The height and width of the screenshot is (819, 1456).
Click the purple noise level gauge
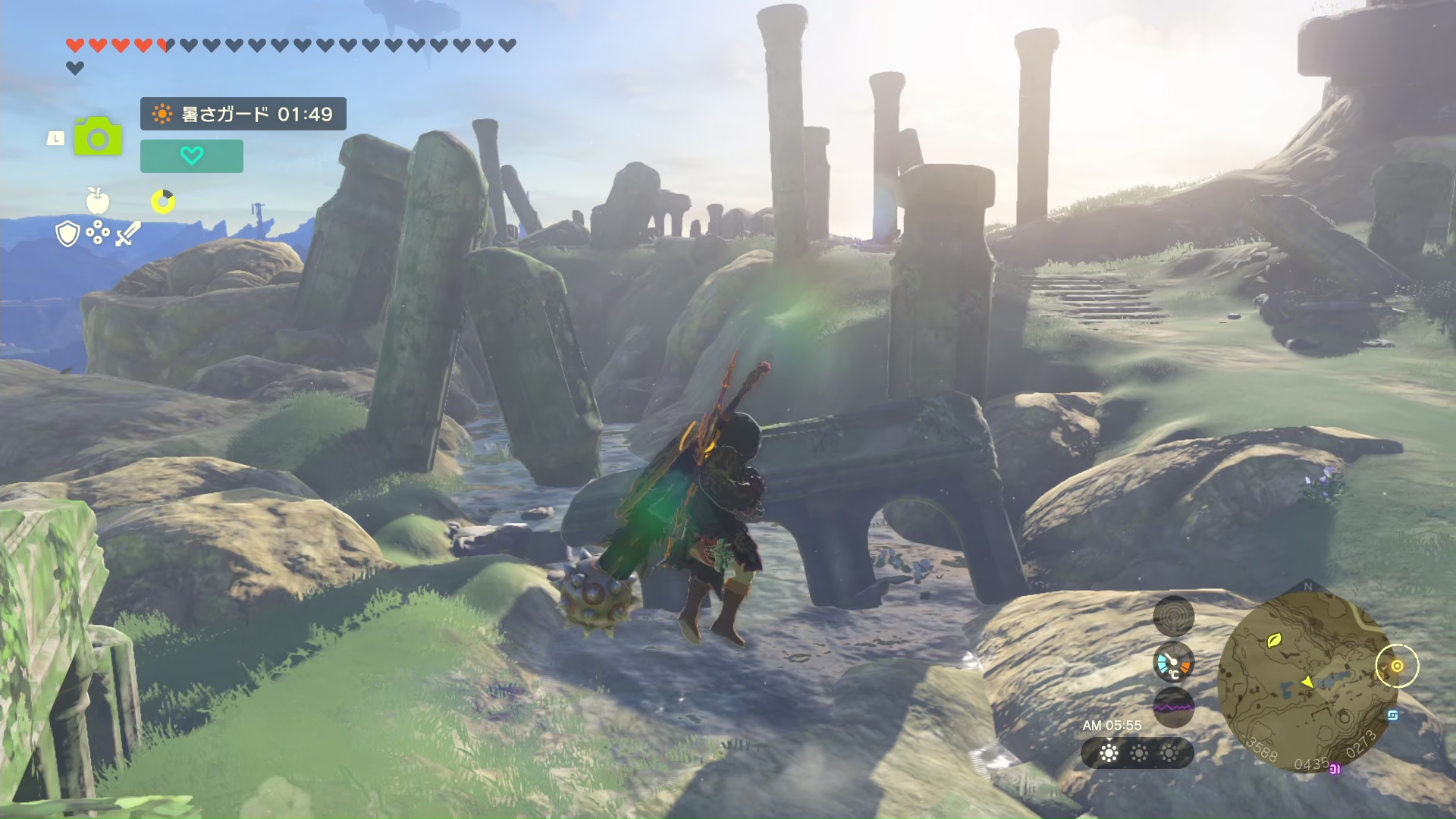(x=1173, y=707)
